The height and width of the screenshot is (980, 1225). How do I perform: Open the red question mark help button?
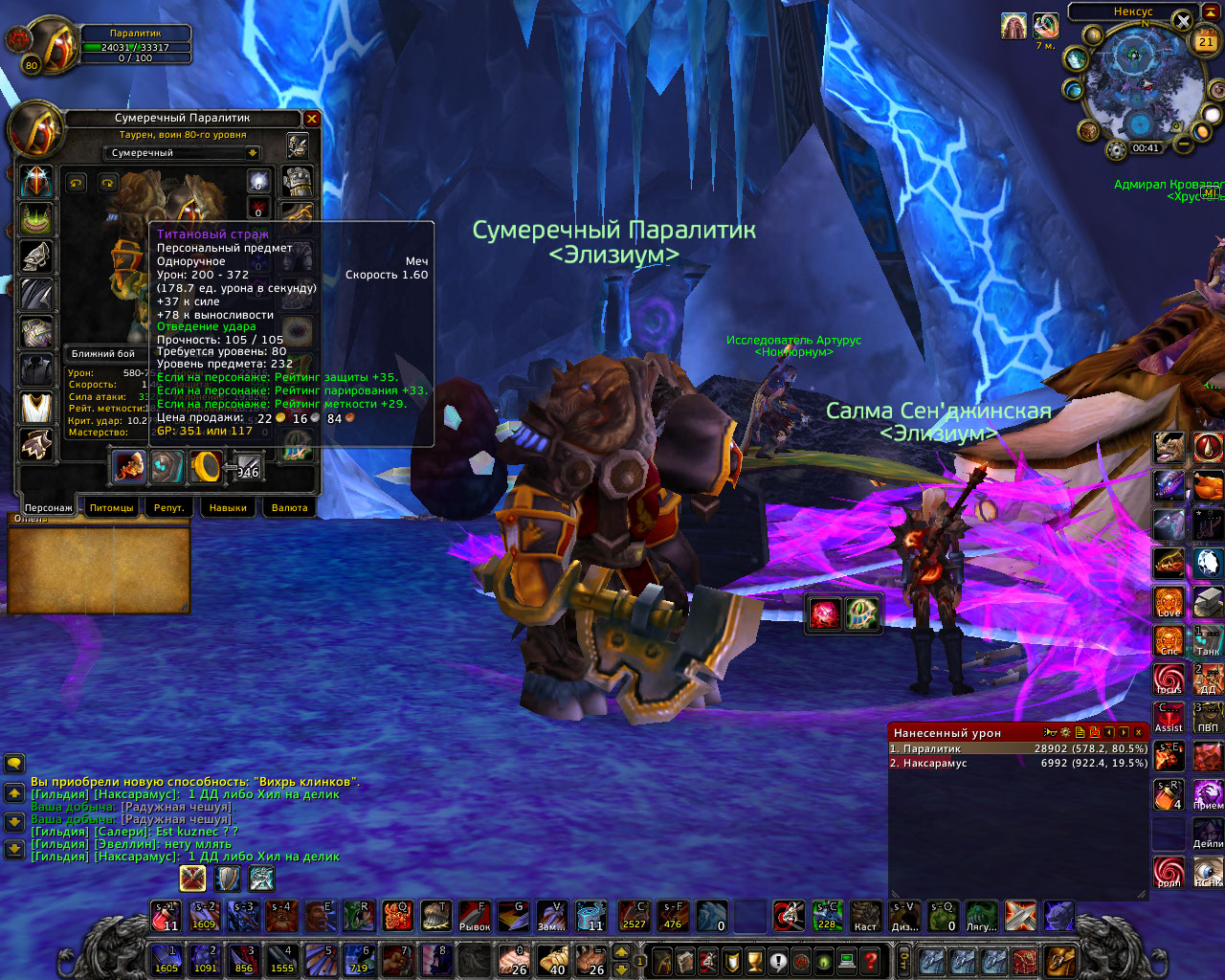coord(870,960)
